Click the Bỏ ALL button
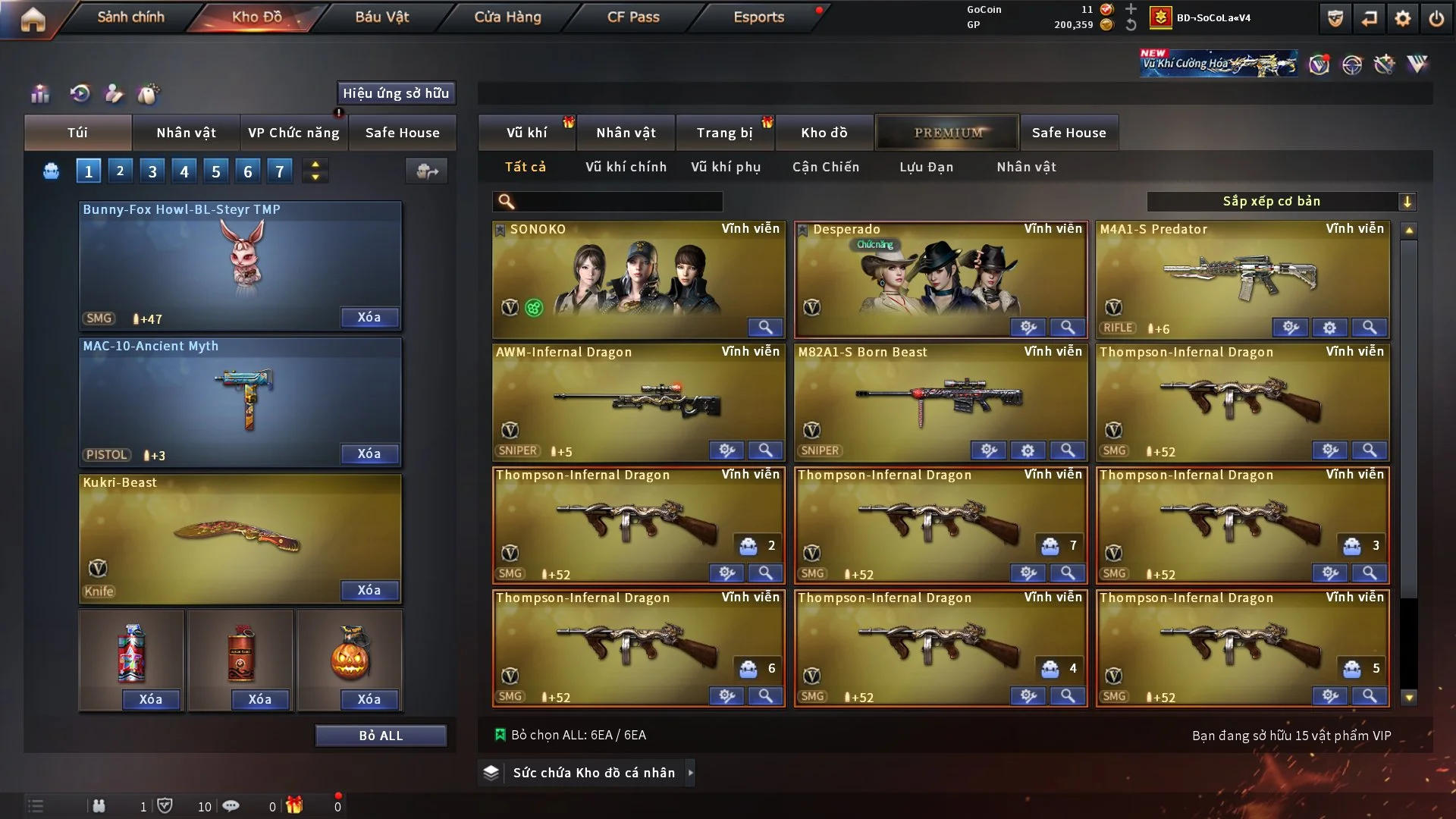 point(381,735)
